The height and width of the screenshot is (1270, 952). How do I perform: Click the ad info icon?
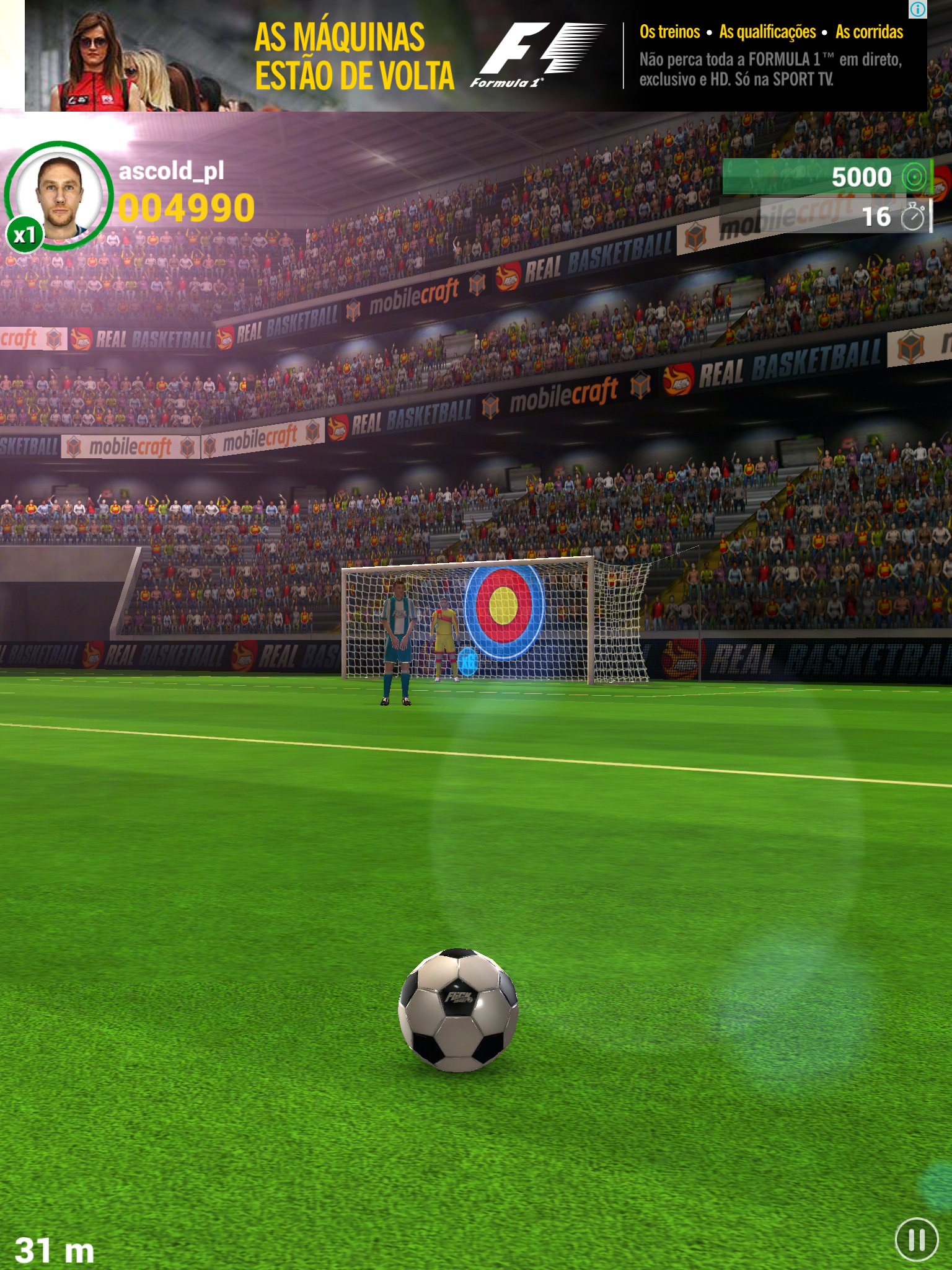[x=918, y=9]
